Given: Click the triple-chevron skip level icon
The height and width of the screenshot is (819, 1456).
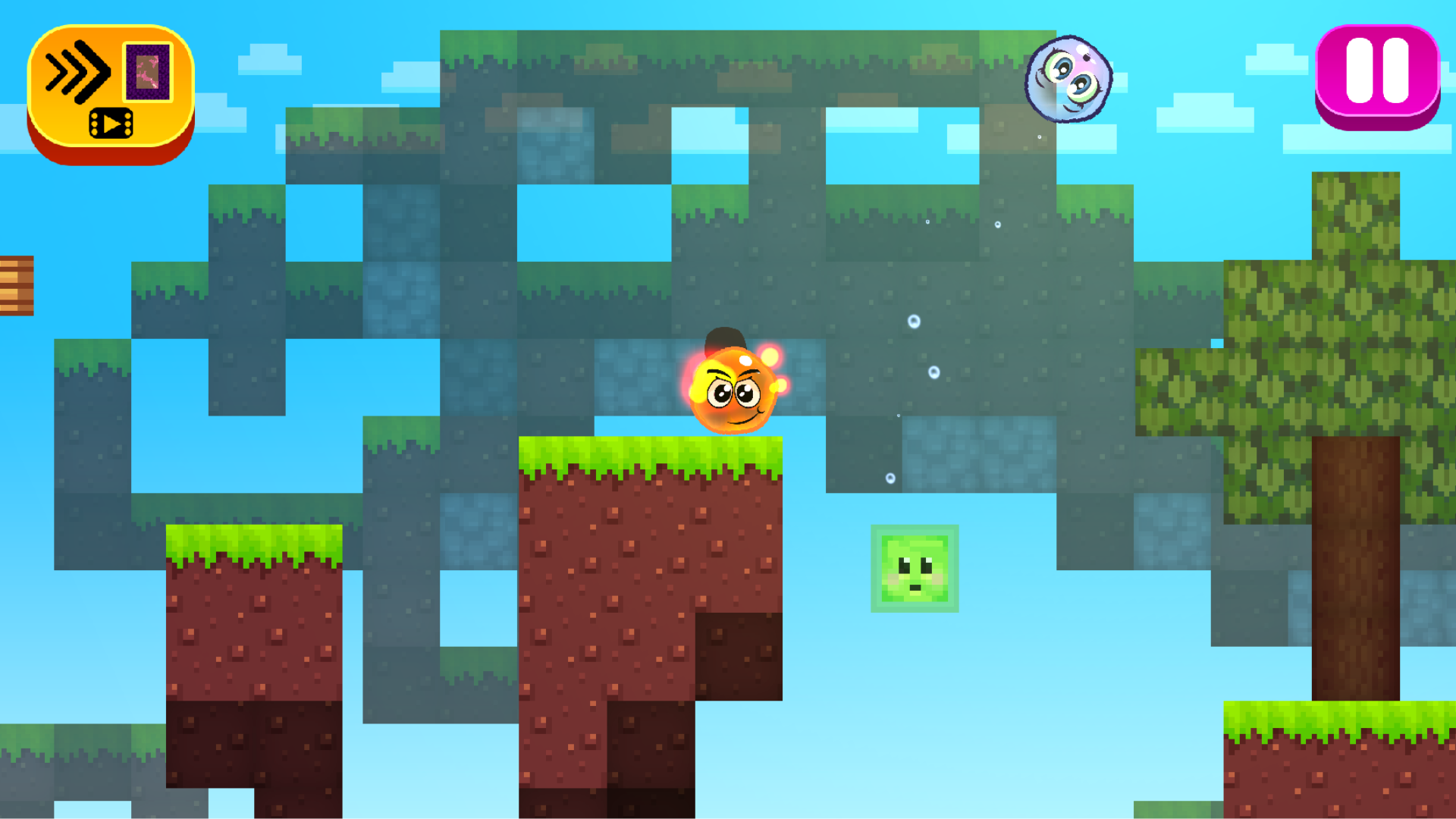Looking at the screenshot, I should (76, 70).
